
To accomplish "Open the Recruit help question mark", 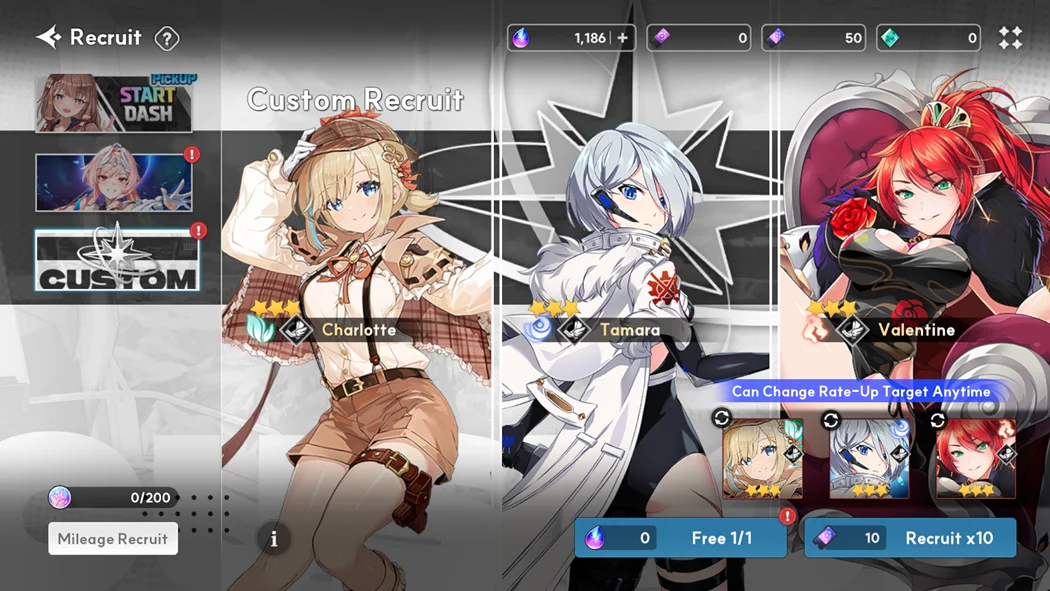I will tap(167, 39).
